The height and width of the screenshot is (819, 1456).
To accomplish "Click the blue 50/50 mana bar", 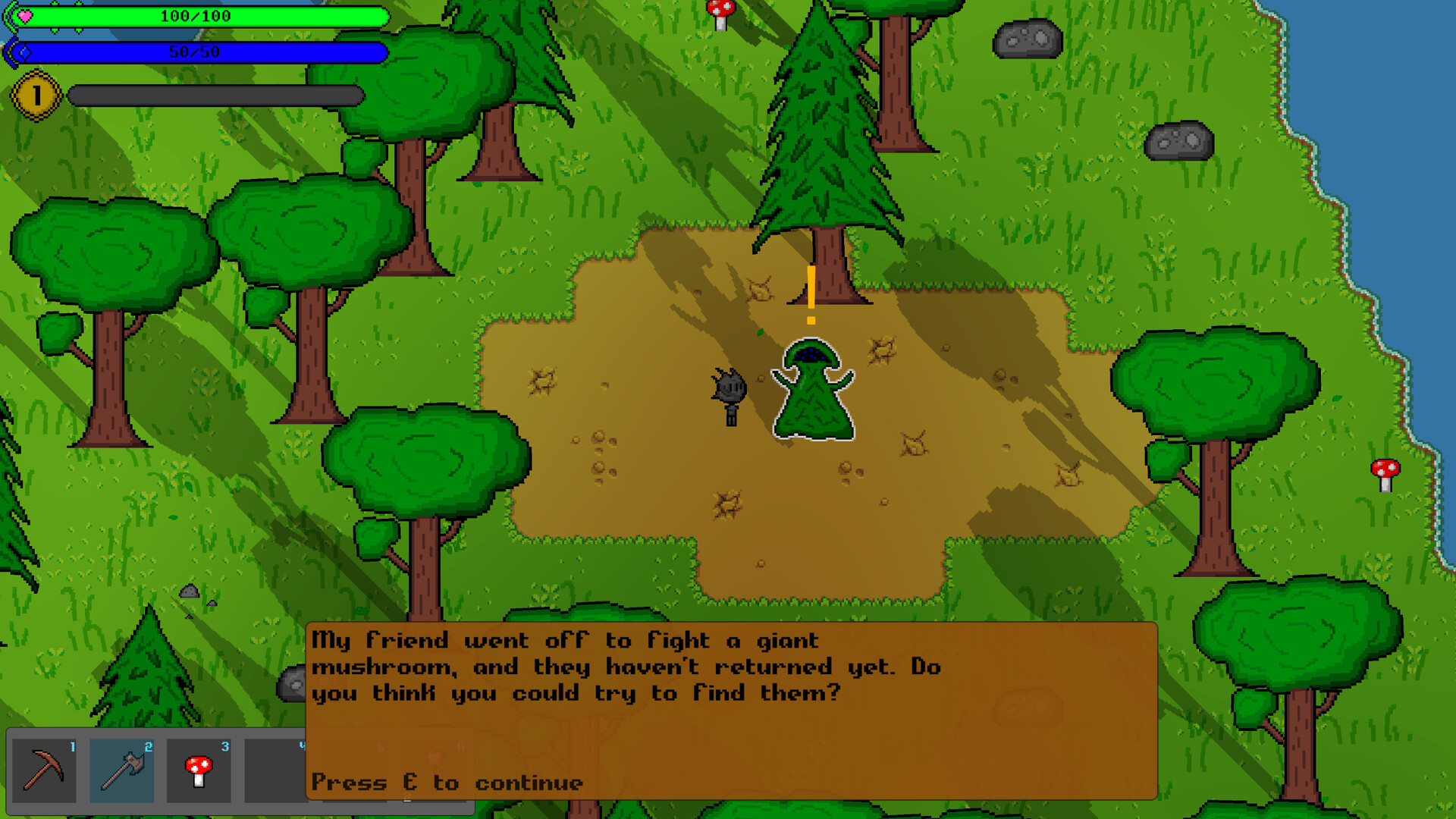I will point(193,52).
